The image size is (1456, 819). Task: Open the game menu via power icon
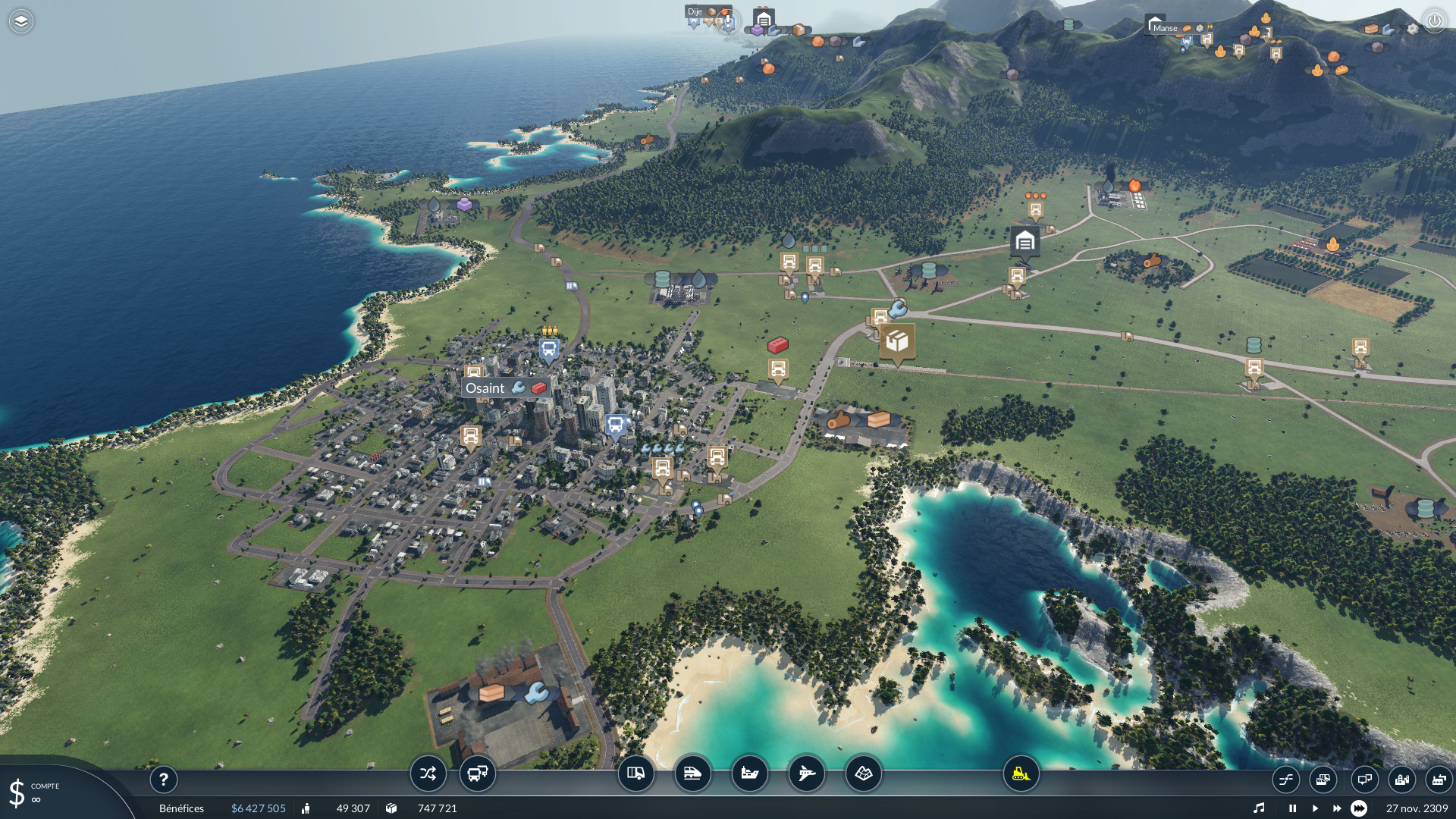point(1434,21)
